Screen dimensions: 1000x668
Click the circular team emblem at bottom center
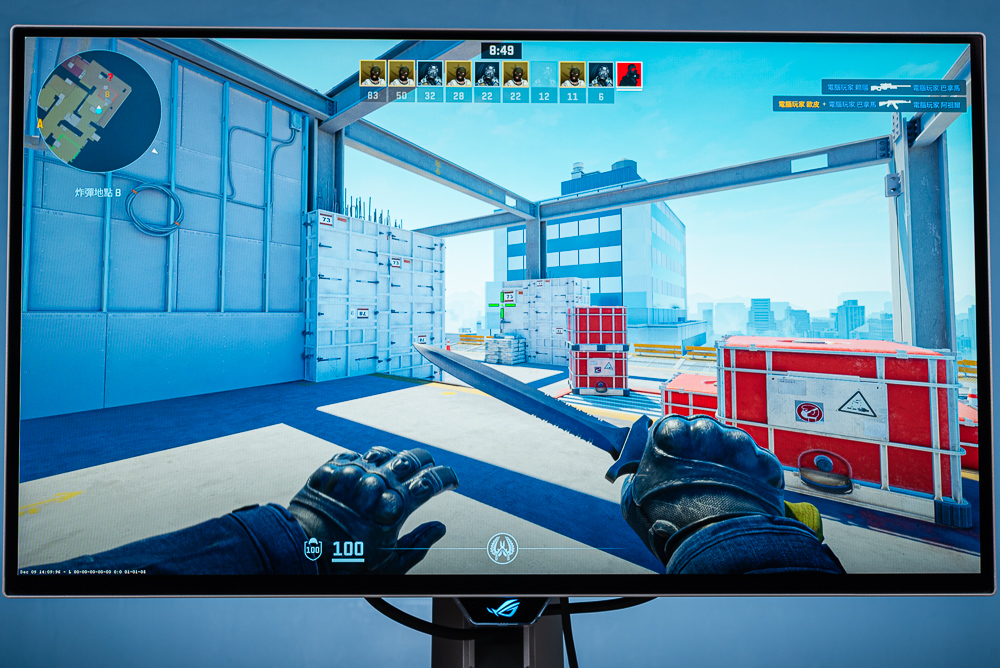tap(502, 548)
